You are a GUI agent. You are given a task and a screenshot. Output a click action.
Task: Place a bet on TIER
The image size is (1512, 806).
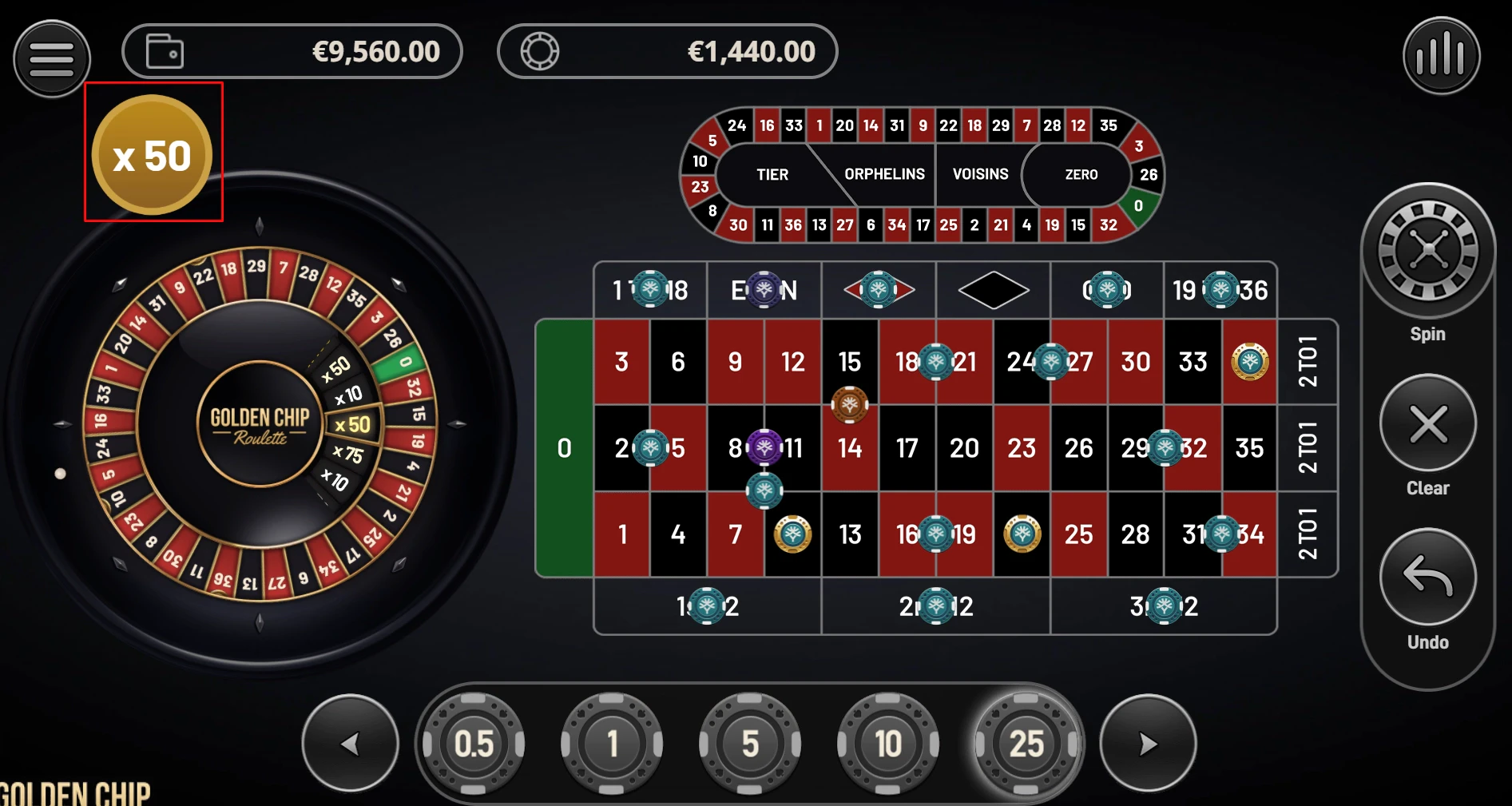click(x=771, y=174)
